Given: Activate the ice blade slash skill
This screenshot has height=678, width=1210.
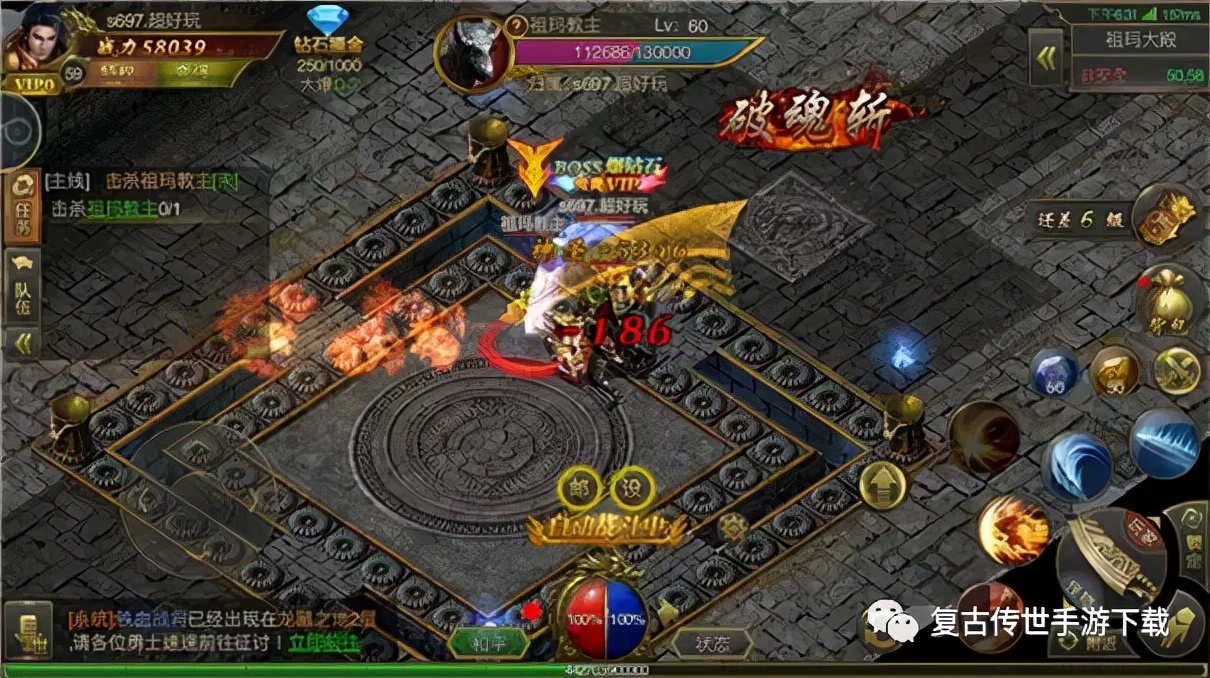Looking at the screenshot, I should point(1164,442).
